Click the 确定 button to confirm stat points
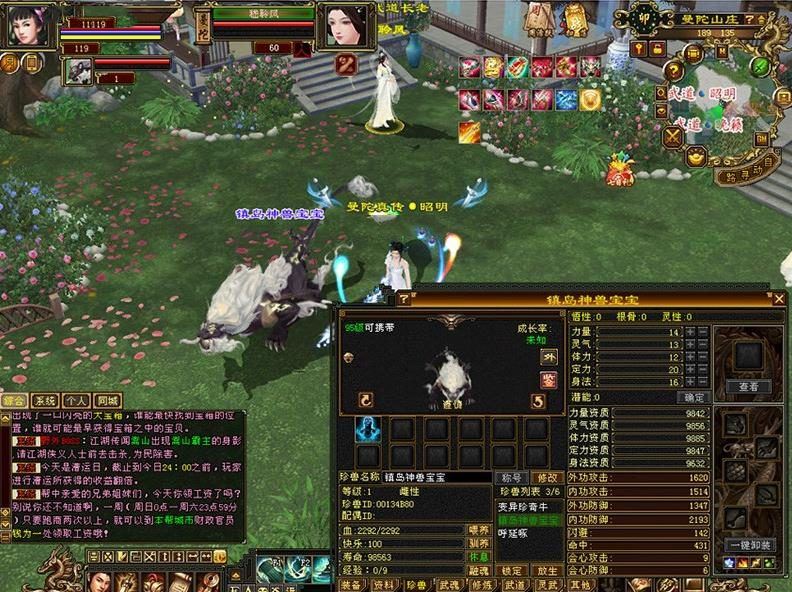Screen dimensions: 792x592 pos(692,397)
